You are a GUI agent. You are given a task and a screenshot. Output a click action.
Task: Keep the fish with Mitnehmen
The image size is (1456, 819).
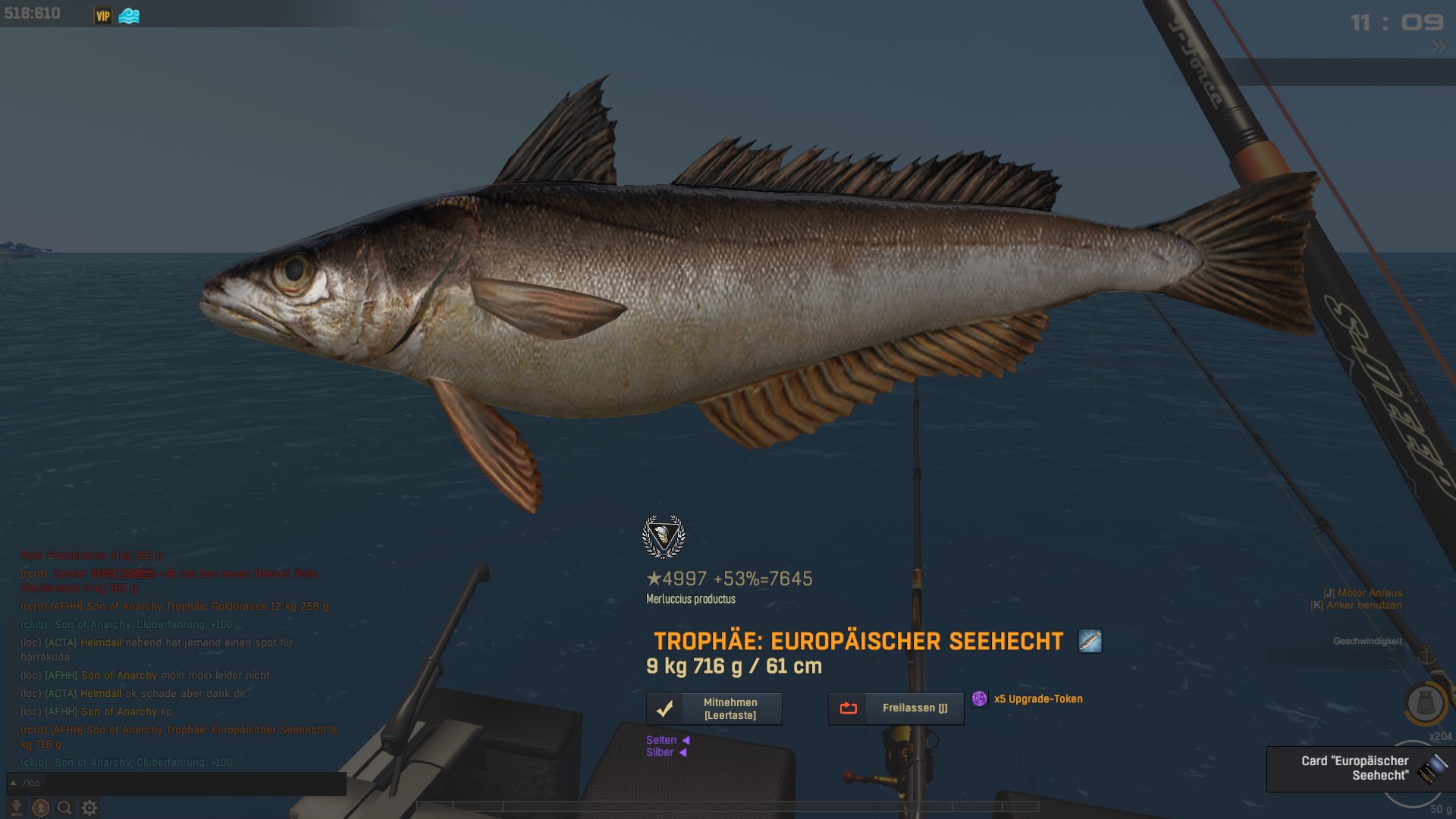coord(714,709)
